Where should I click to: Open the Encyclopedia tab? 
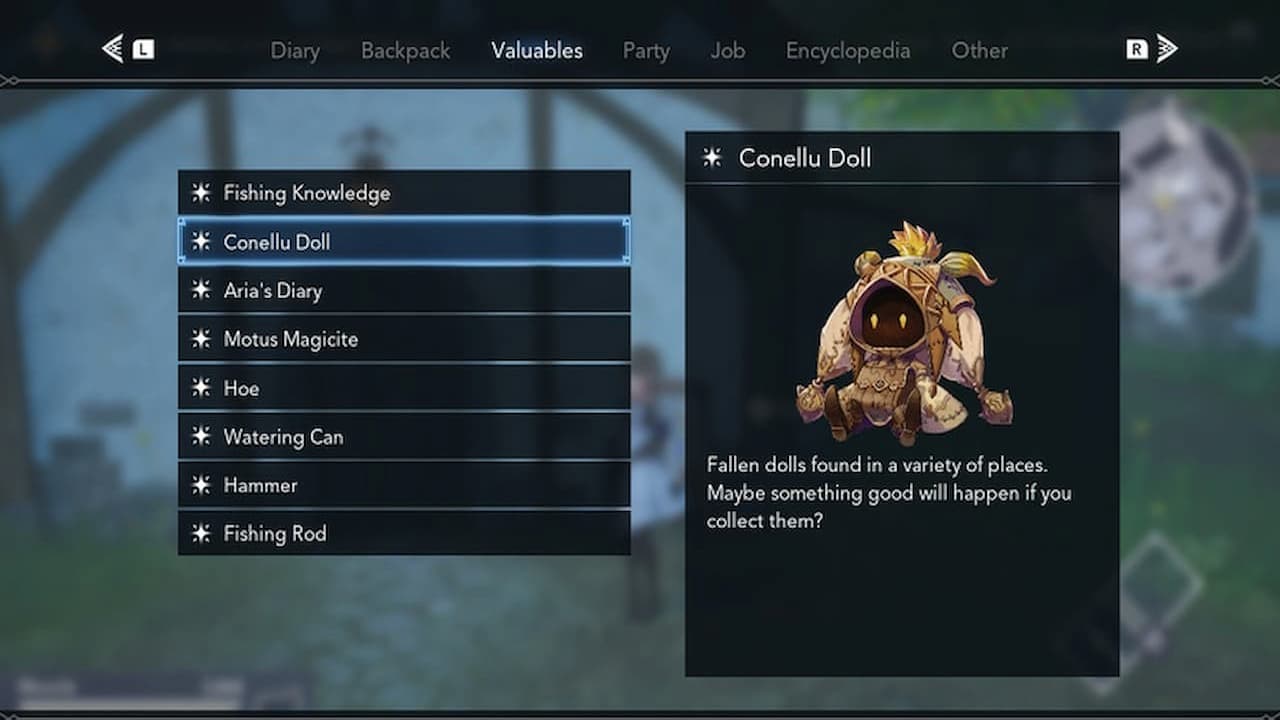pyautogui.click(x=848, y=50)
